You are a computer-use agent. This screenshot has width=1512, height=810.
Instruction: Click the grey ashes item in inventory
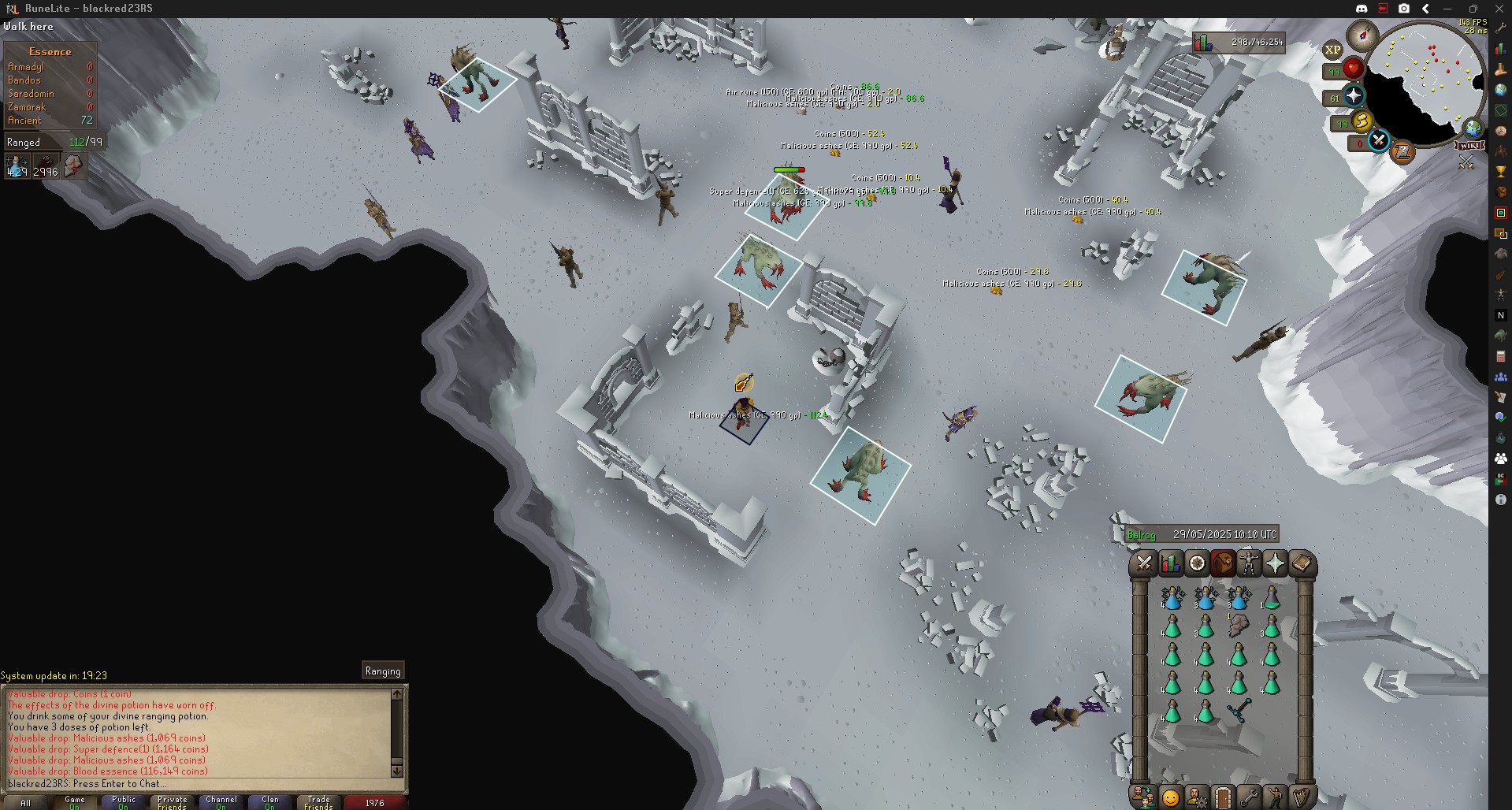tap(1238, 626)
